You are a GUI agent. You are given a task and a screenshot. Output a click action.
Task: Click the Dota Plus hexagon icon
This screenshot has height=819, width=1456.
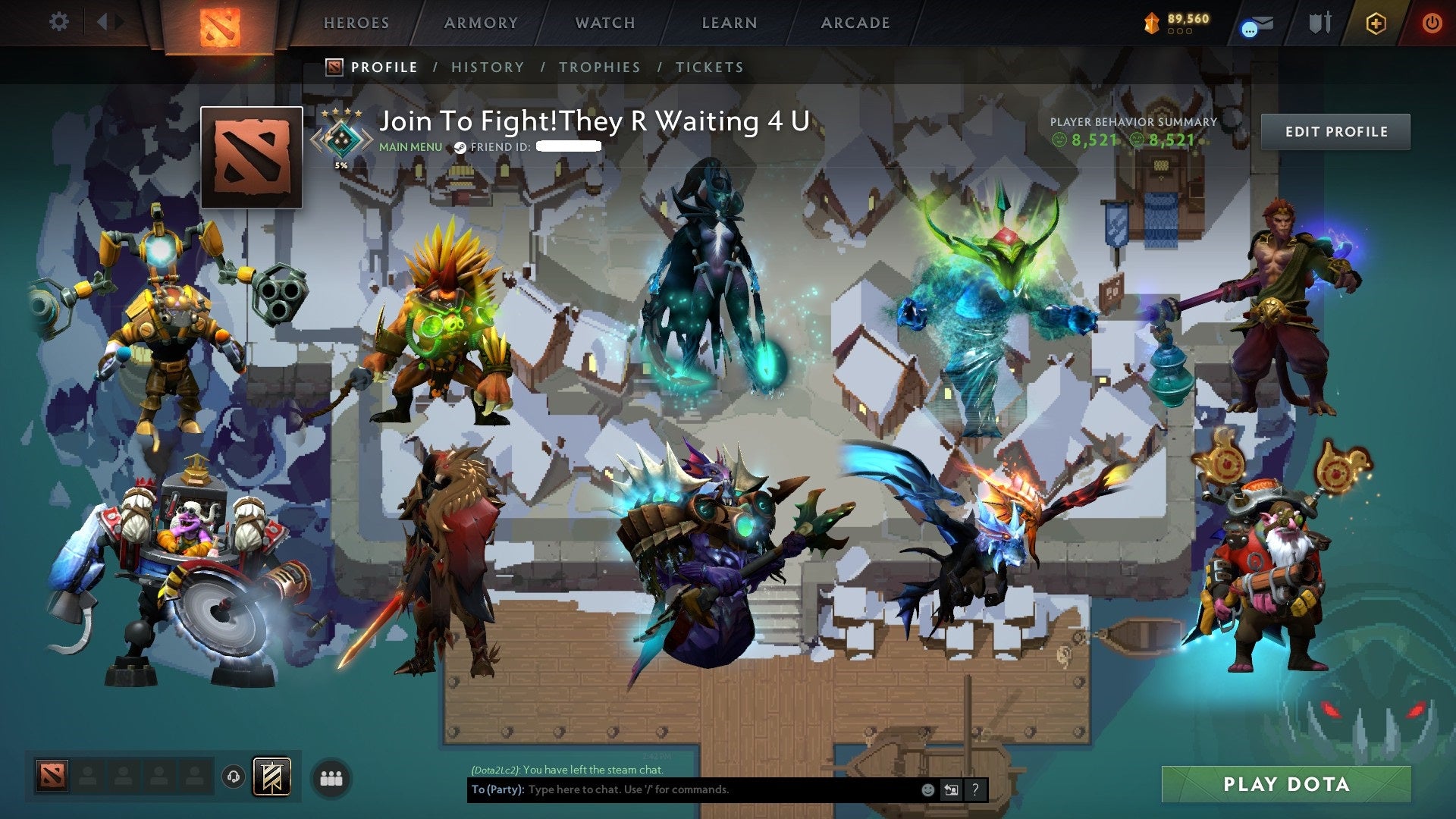click(x=1375, y=23)
